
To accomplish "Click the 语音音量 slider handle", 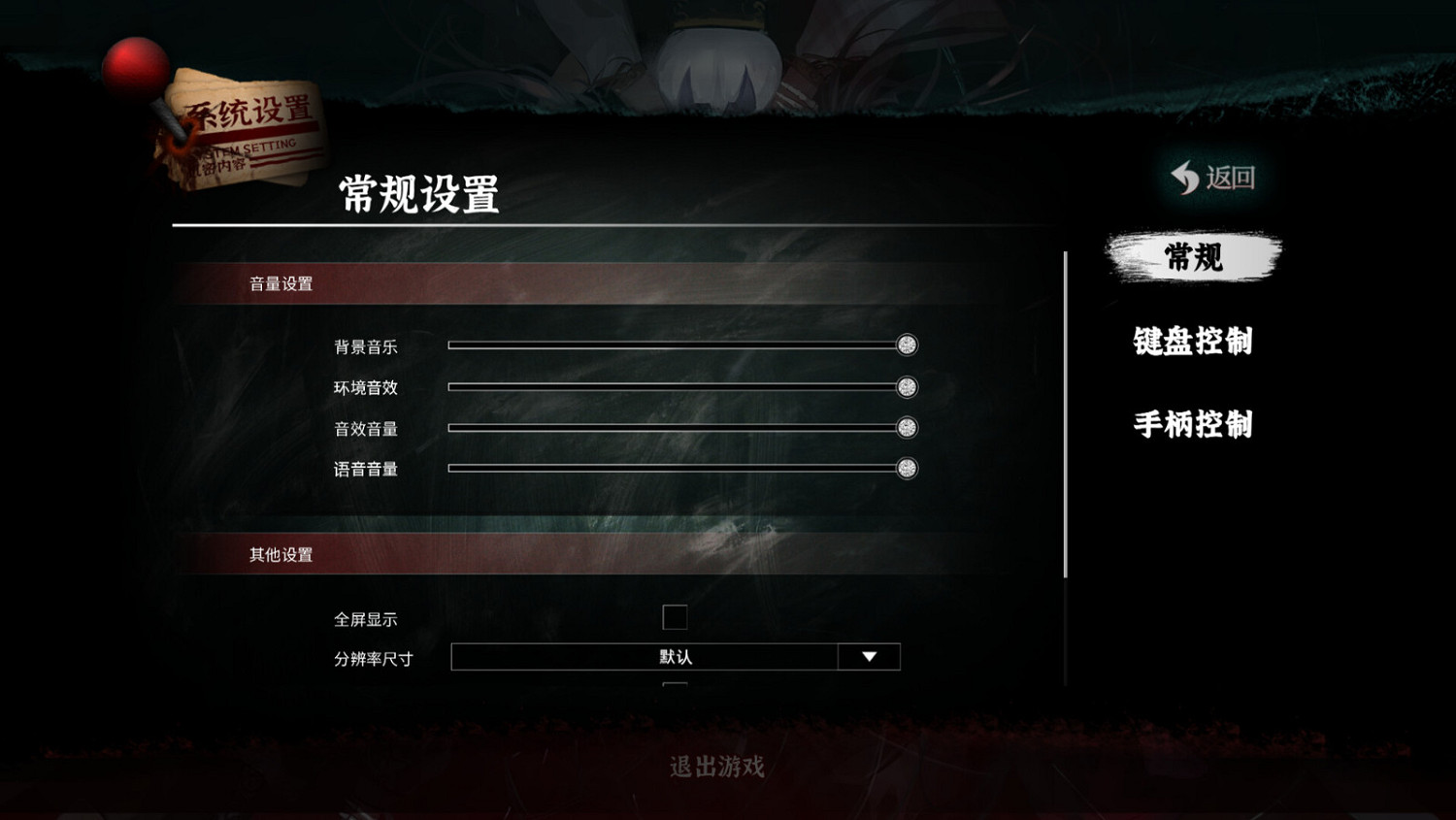I will 908,467.
